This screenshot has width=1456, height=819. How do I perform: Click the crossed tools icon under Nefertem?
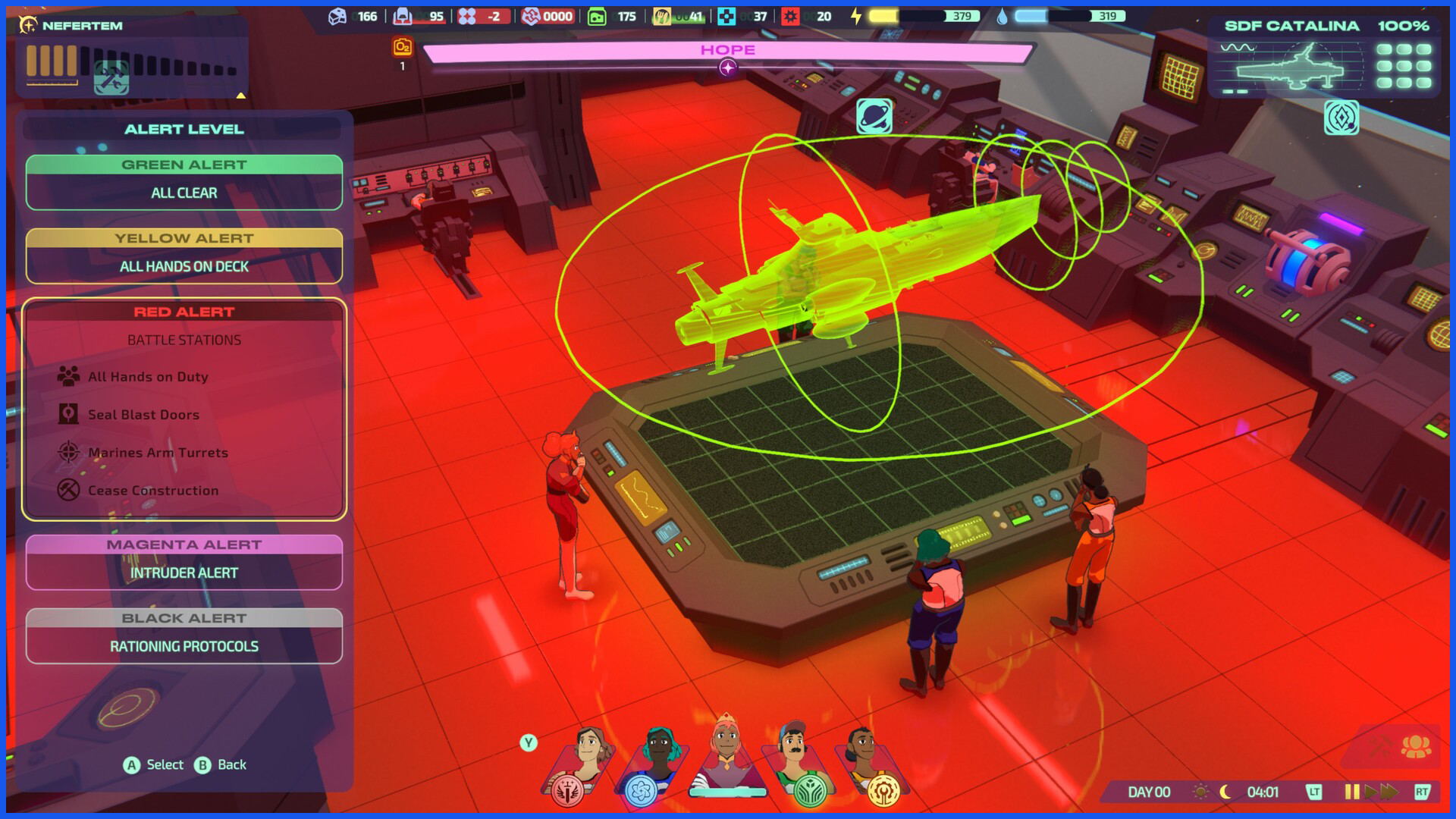click(111, 78)
